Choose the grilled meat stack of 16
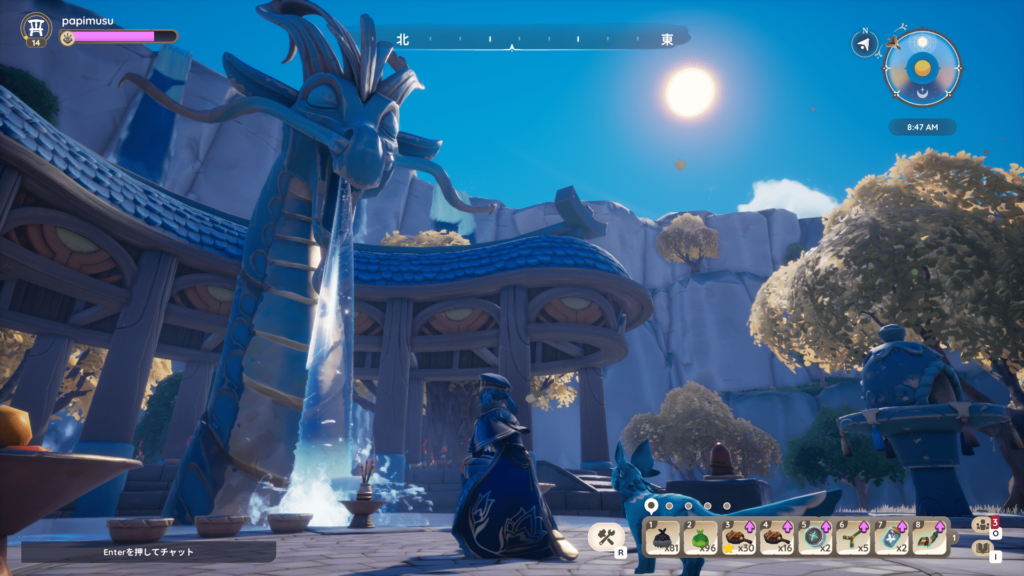 (777, 537)
